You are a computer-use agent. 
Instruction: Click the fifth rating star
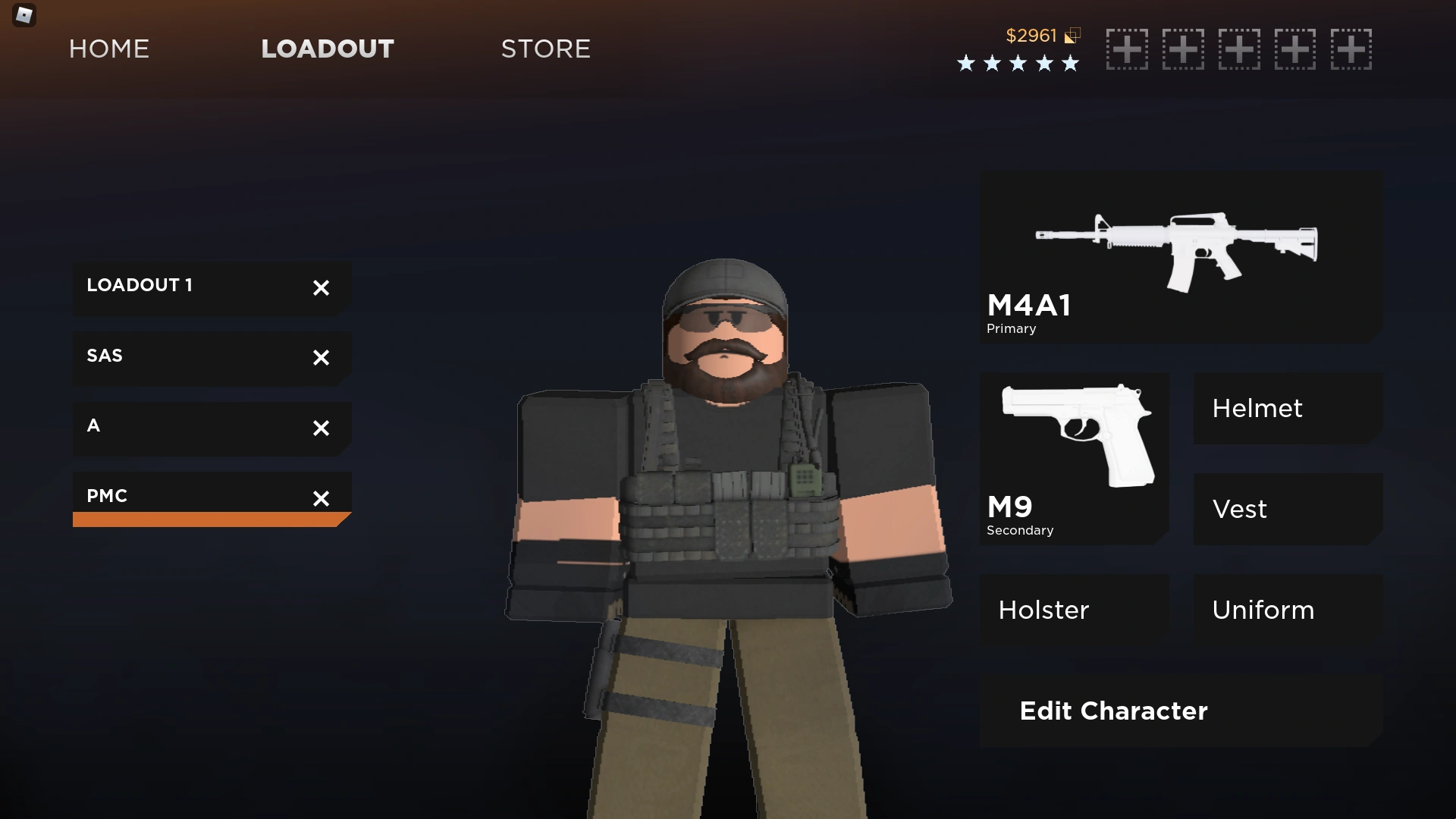tap(1069, 64)
